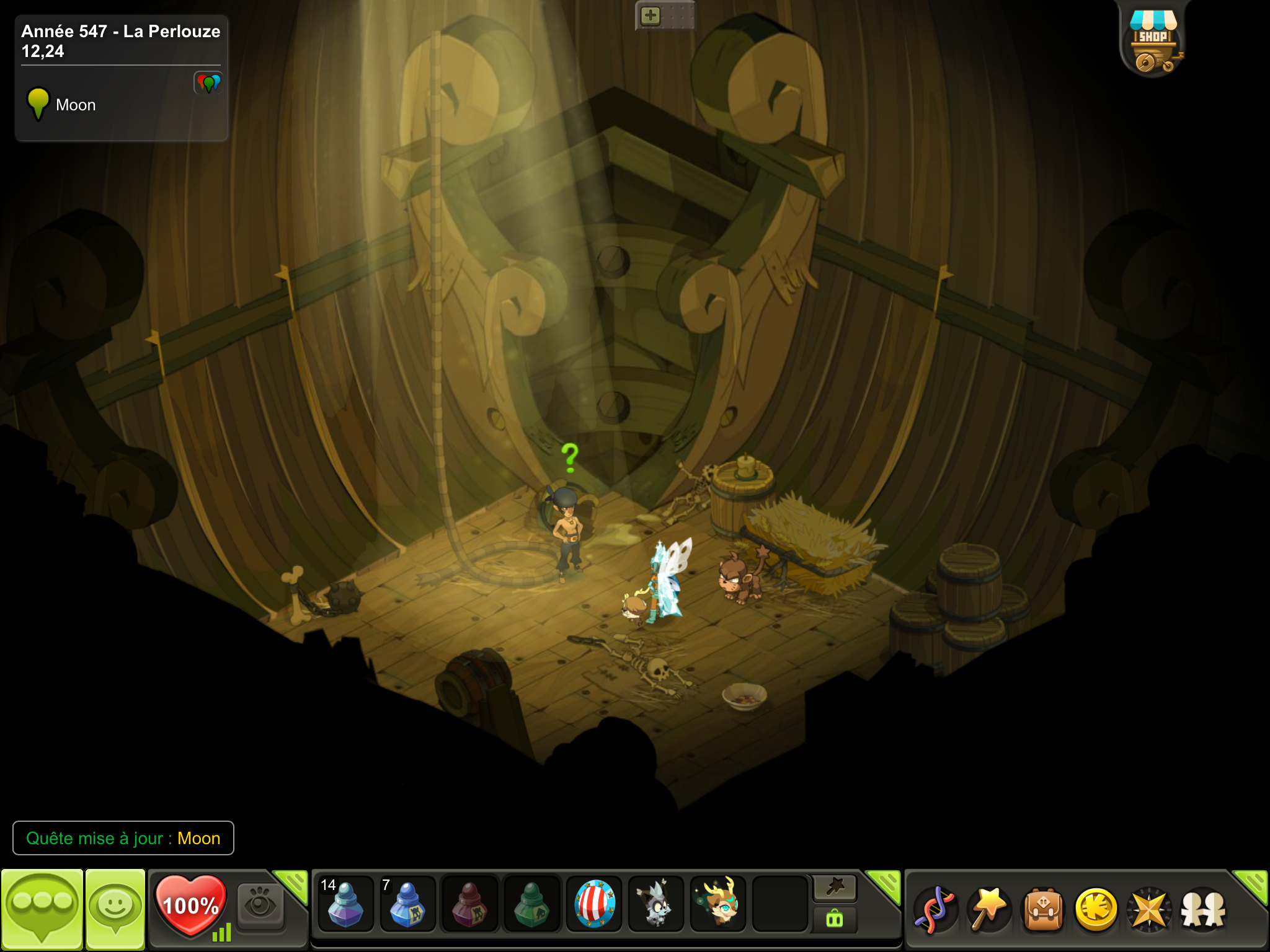Switch hotbar to the spells wand tab
The height and width of the screenshot is (952, 1270).
(835, 888)
